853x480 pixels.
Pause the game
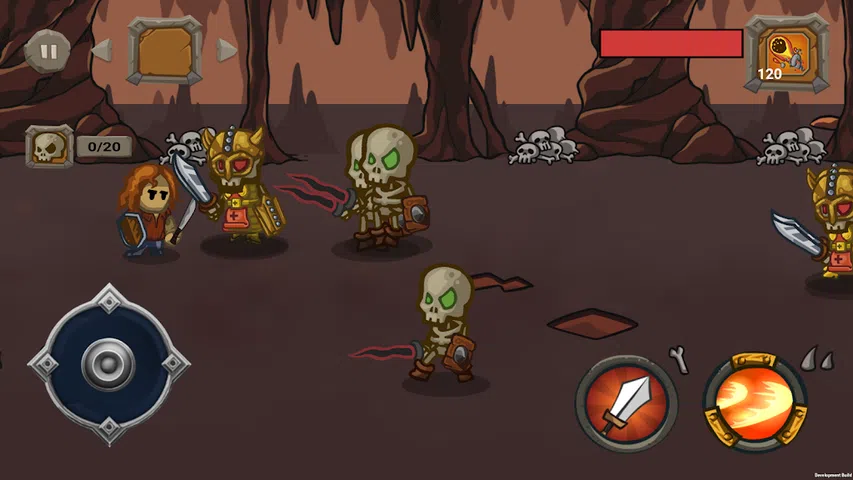(x=44, y=50)
